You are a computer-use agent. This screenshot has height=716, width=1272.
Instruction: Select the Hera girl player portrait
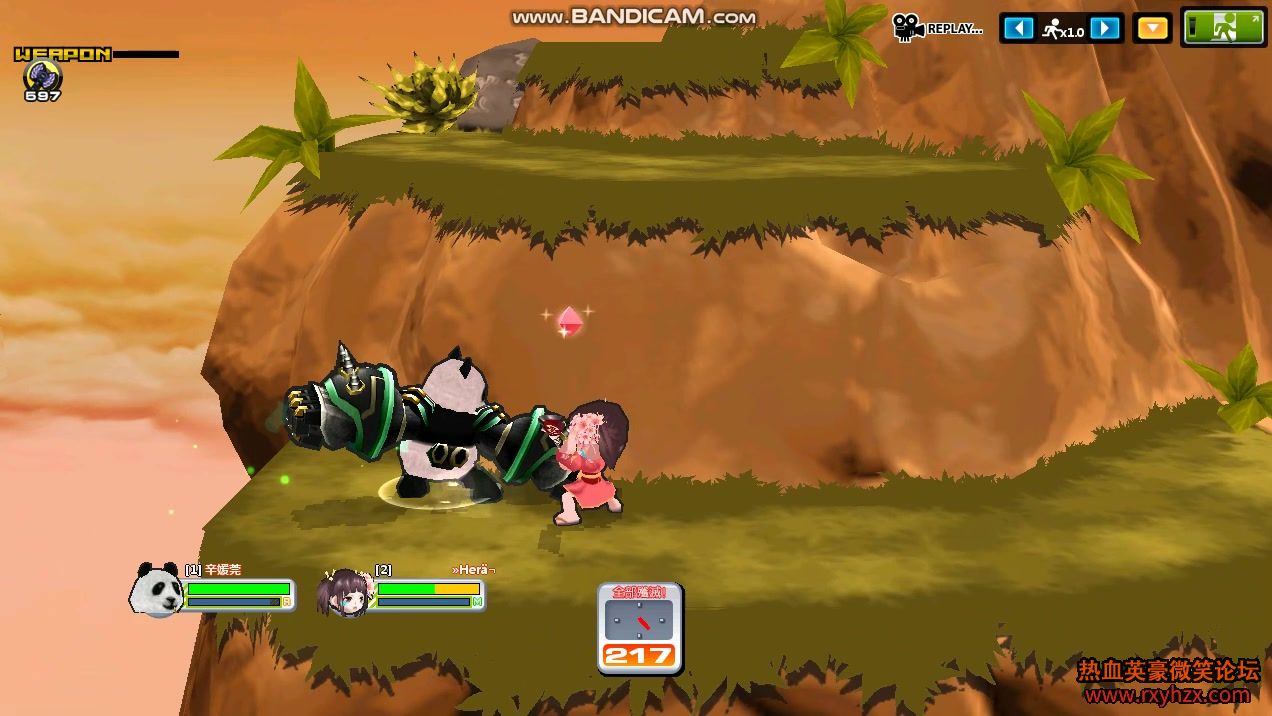pyautogui.click(x=343, y=593)
